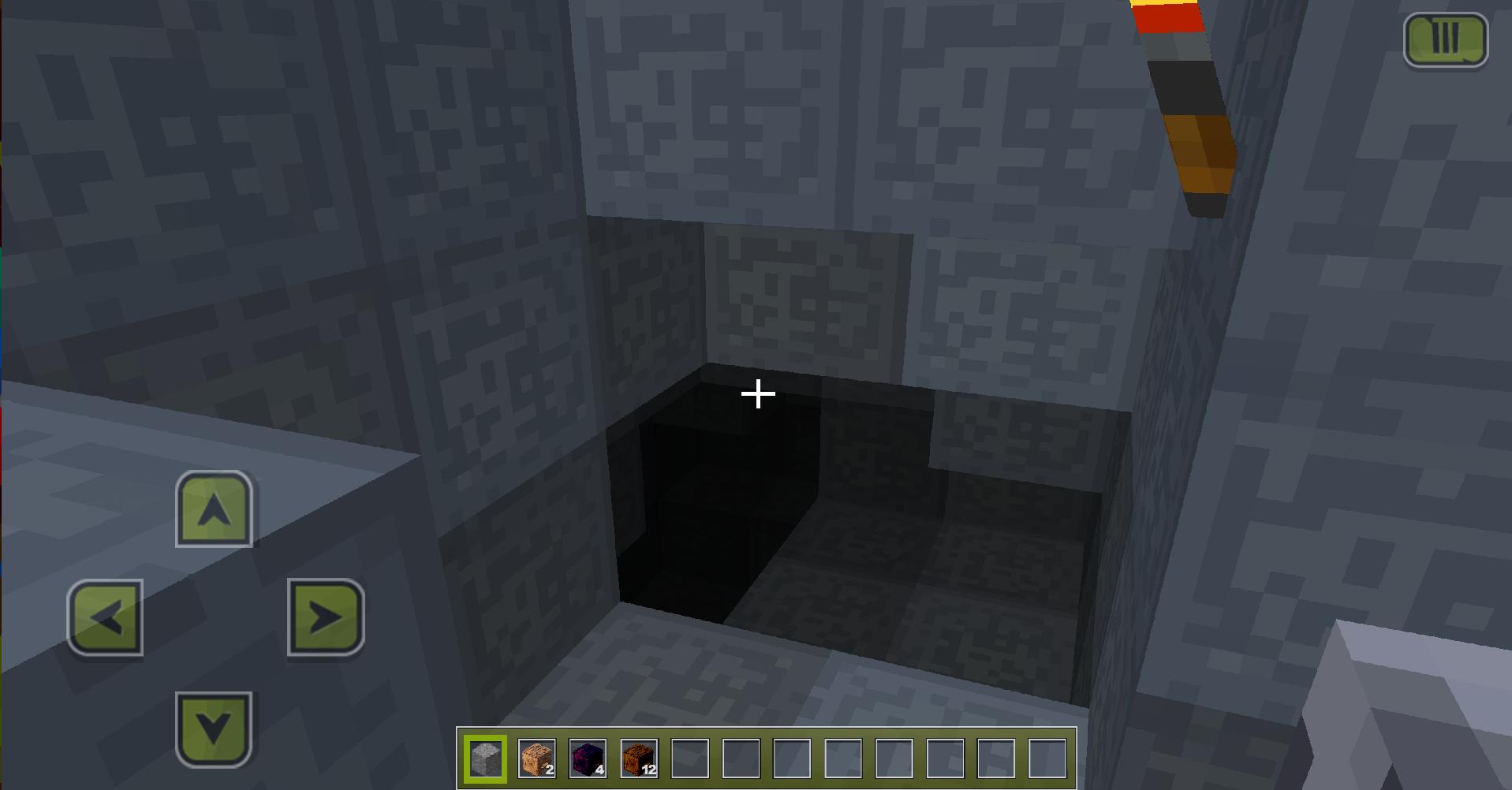Tap the move left arrow control
Viewport: 1512px width, 790px height.
click(105, 617)
